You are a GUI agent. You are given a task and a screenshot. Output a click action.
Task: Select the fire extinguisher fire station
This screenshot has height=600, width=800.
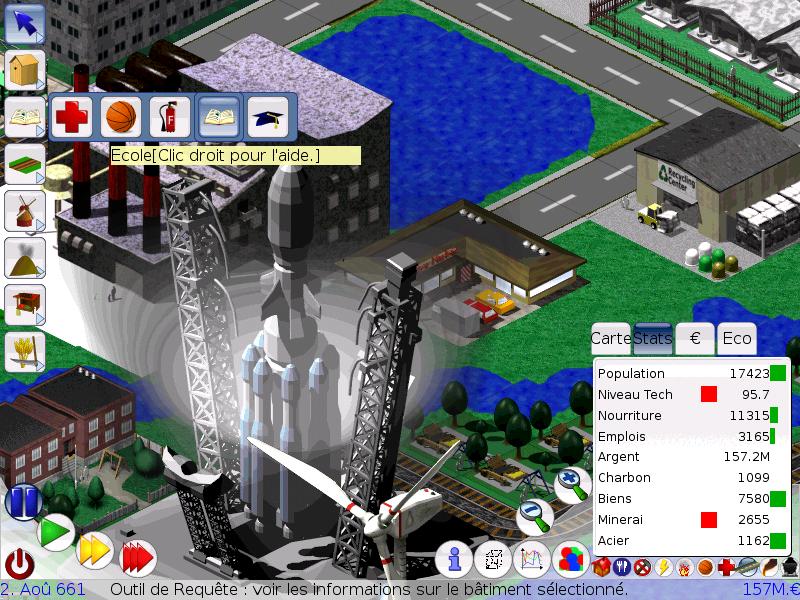click(x=170, y=117)
